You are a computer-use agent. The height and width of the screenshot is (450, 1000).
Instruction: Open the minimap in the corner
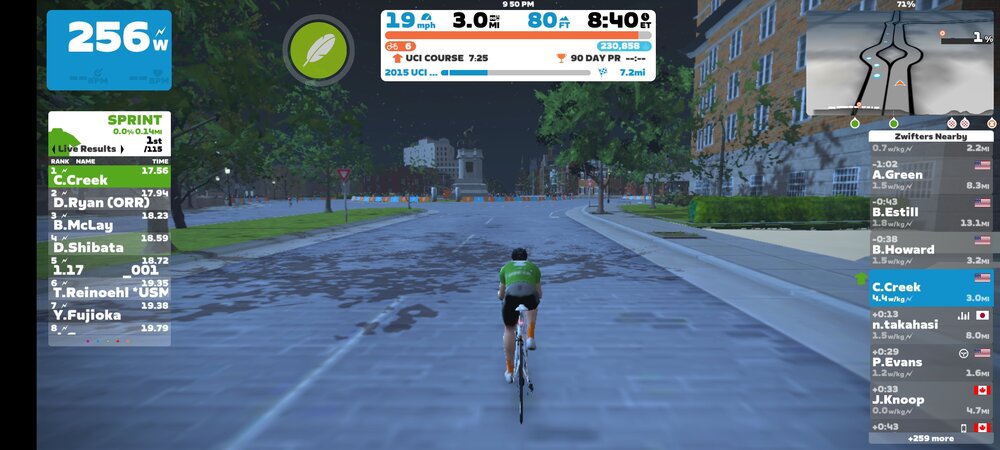click(898, 65)
